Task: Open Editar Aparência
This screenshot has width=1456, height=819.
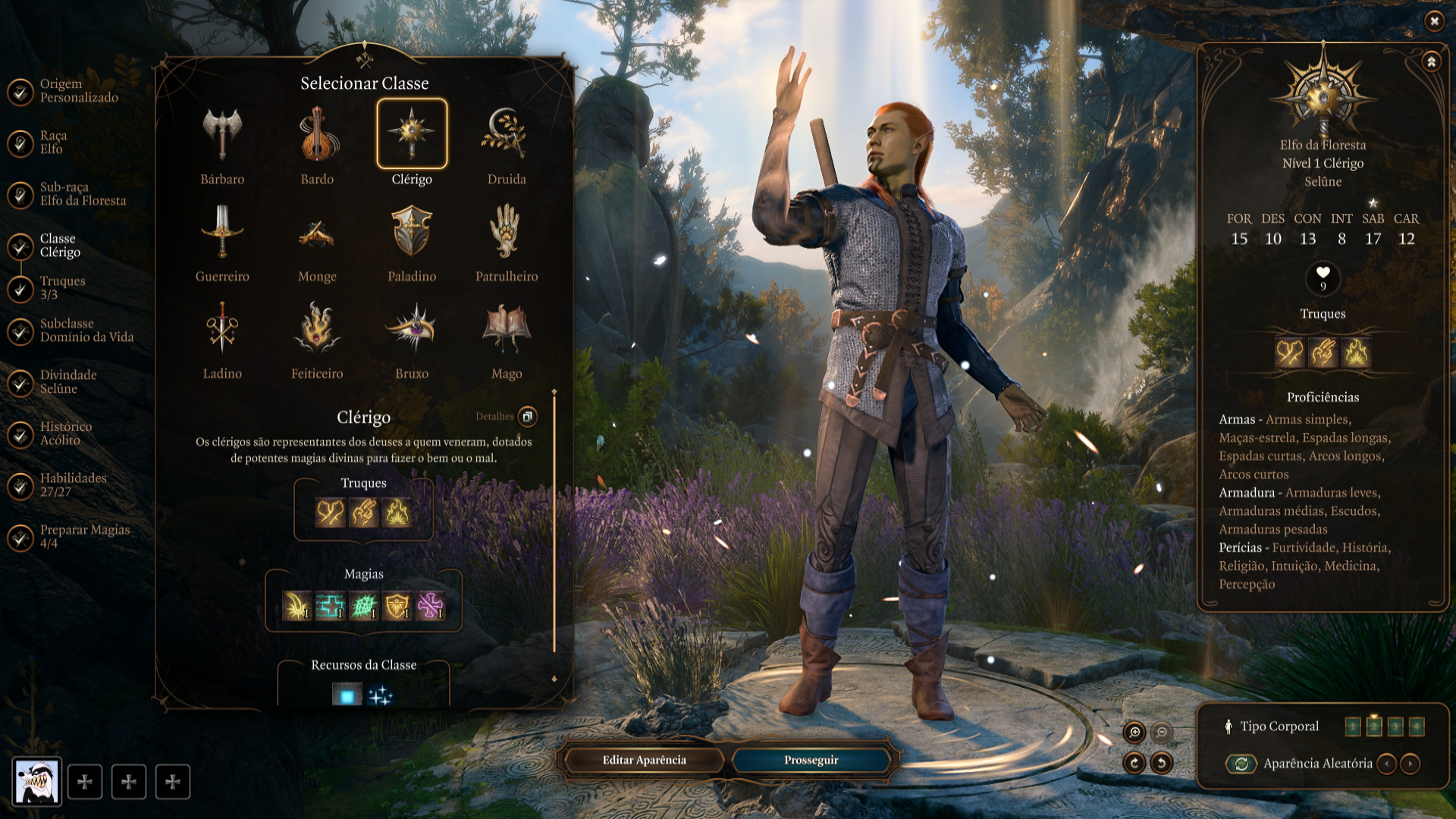Action: coord(644,760)
